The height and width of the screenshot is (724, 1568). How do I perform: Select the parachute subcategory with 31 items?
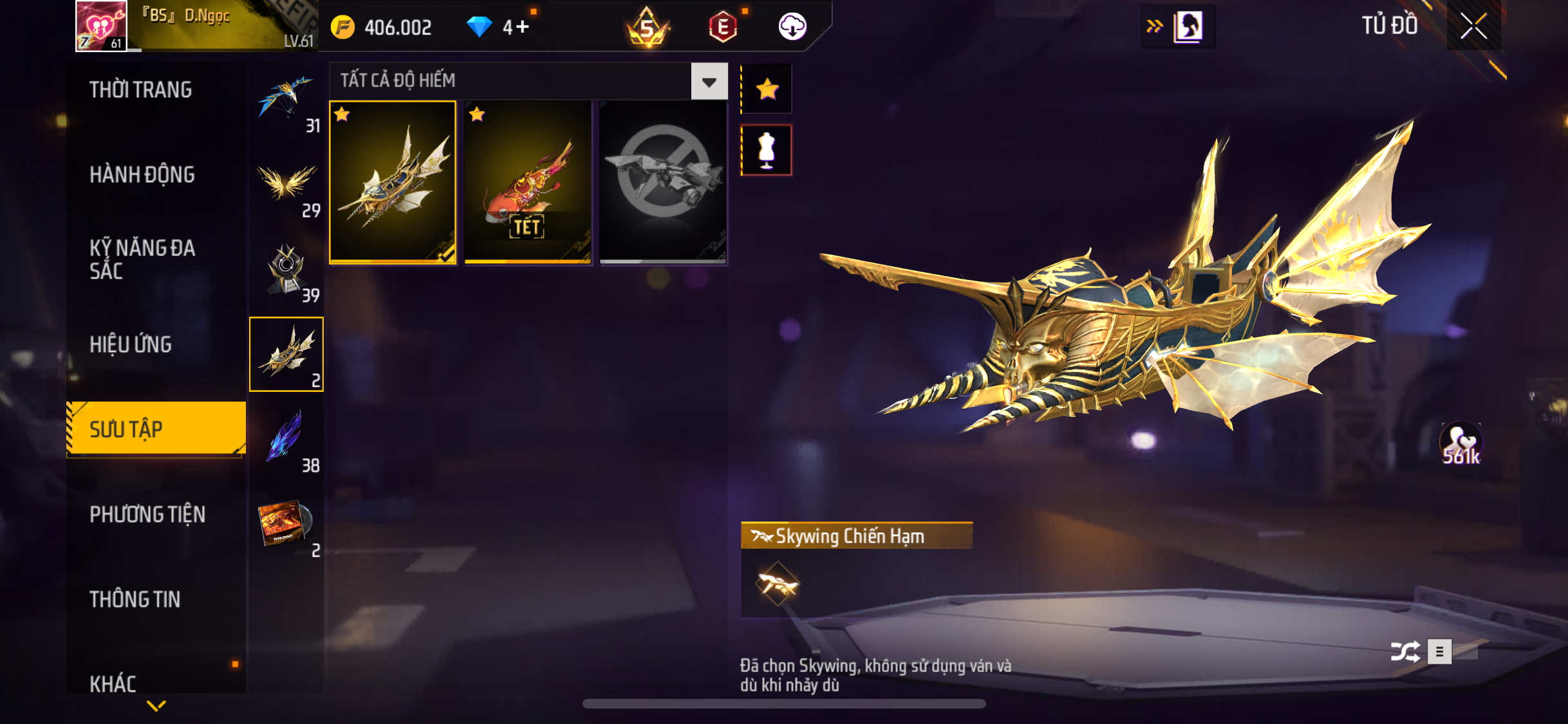point(286,100)
